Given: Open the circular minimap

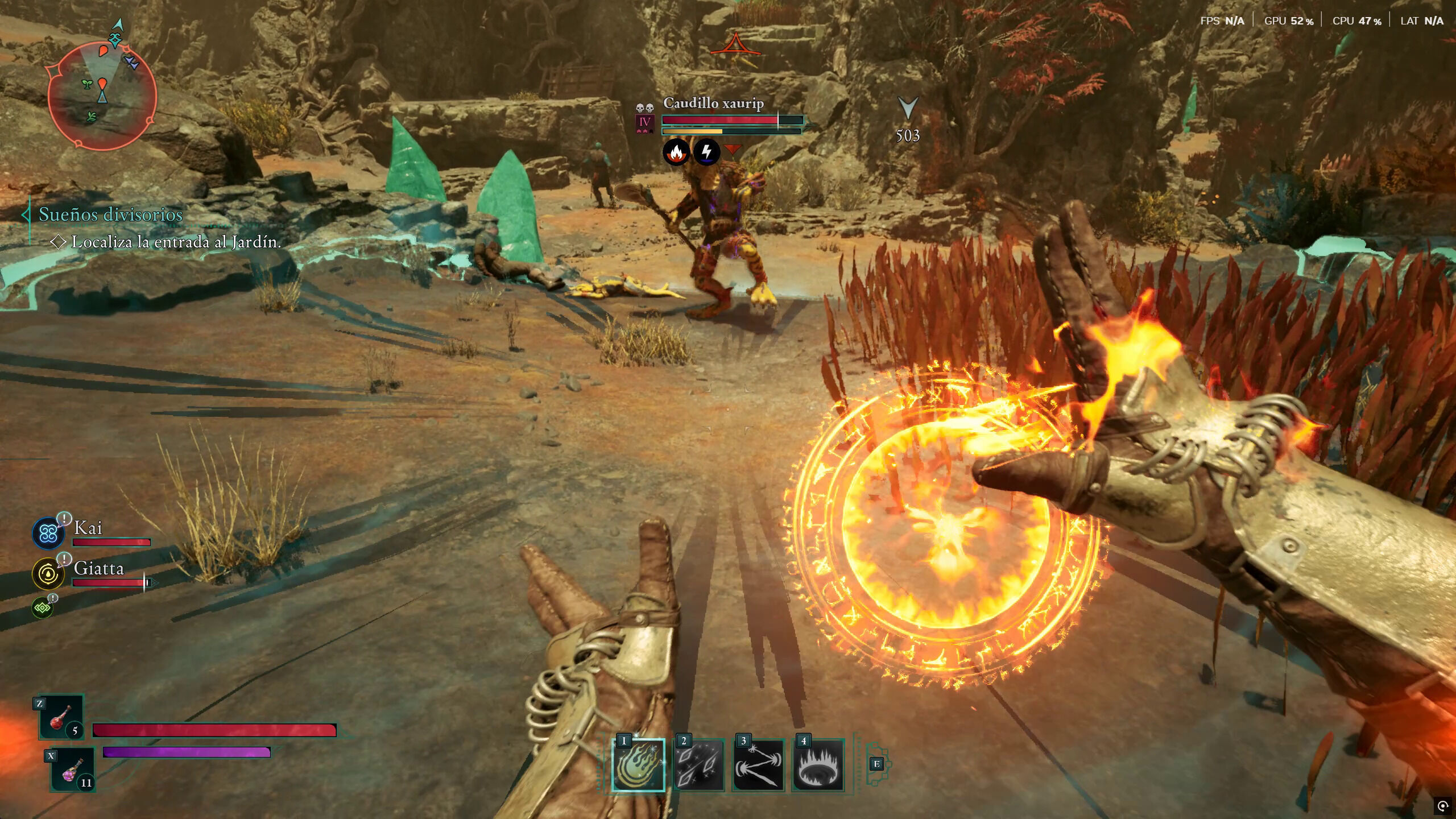Looking at the screenshot, I should [x=102, y=97].
